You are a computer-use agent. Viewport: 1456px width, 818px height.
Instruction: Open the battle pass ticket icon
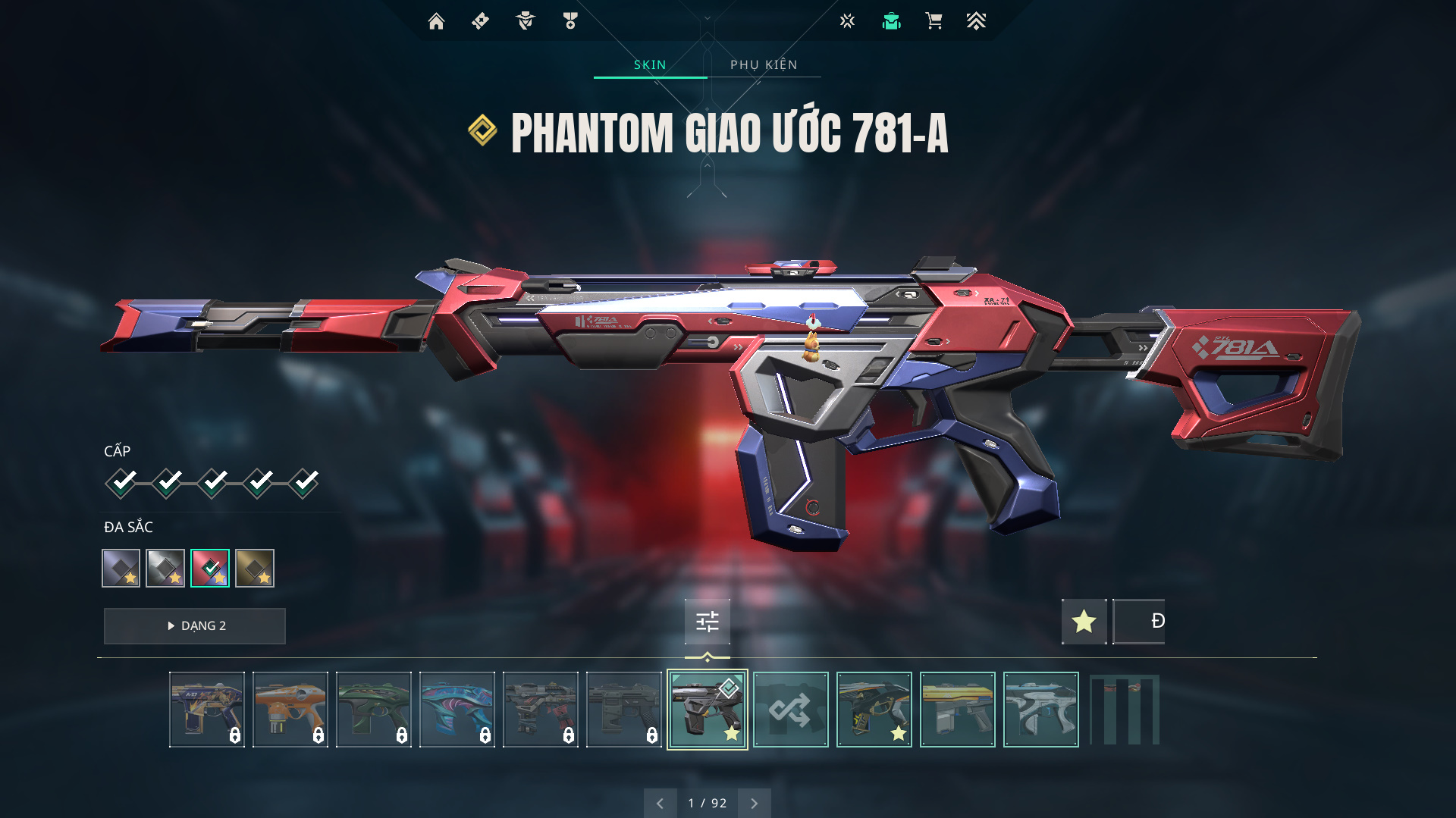click(480, 21)
